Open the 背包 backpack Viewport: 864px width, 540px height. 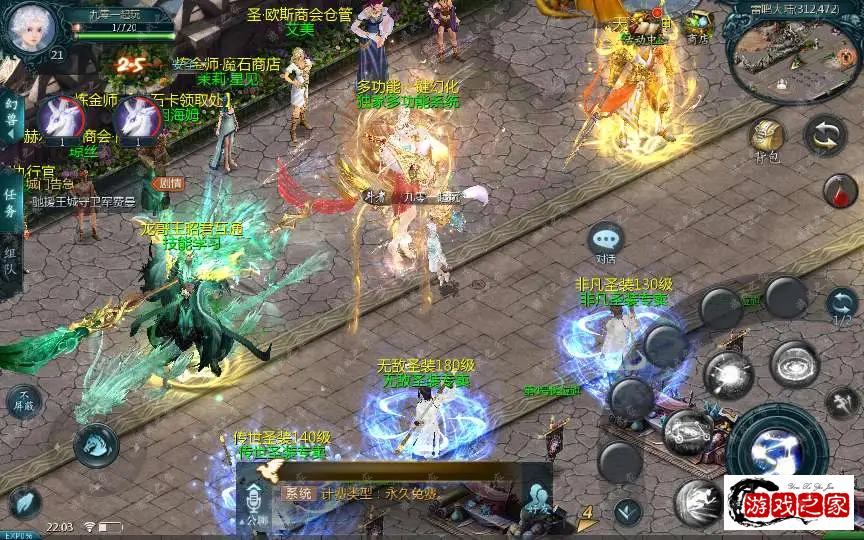coord(767,138)
